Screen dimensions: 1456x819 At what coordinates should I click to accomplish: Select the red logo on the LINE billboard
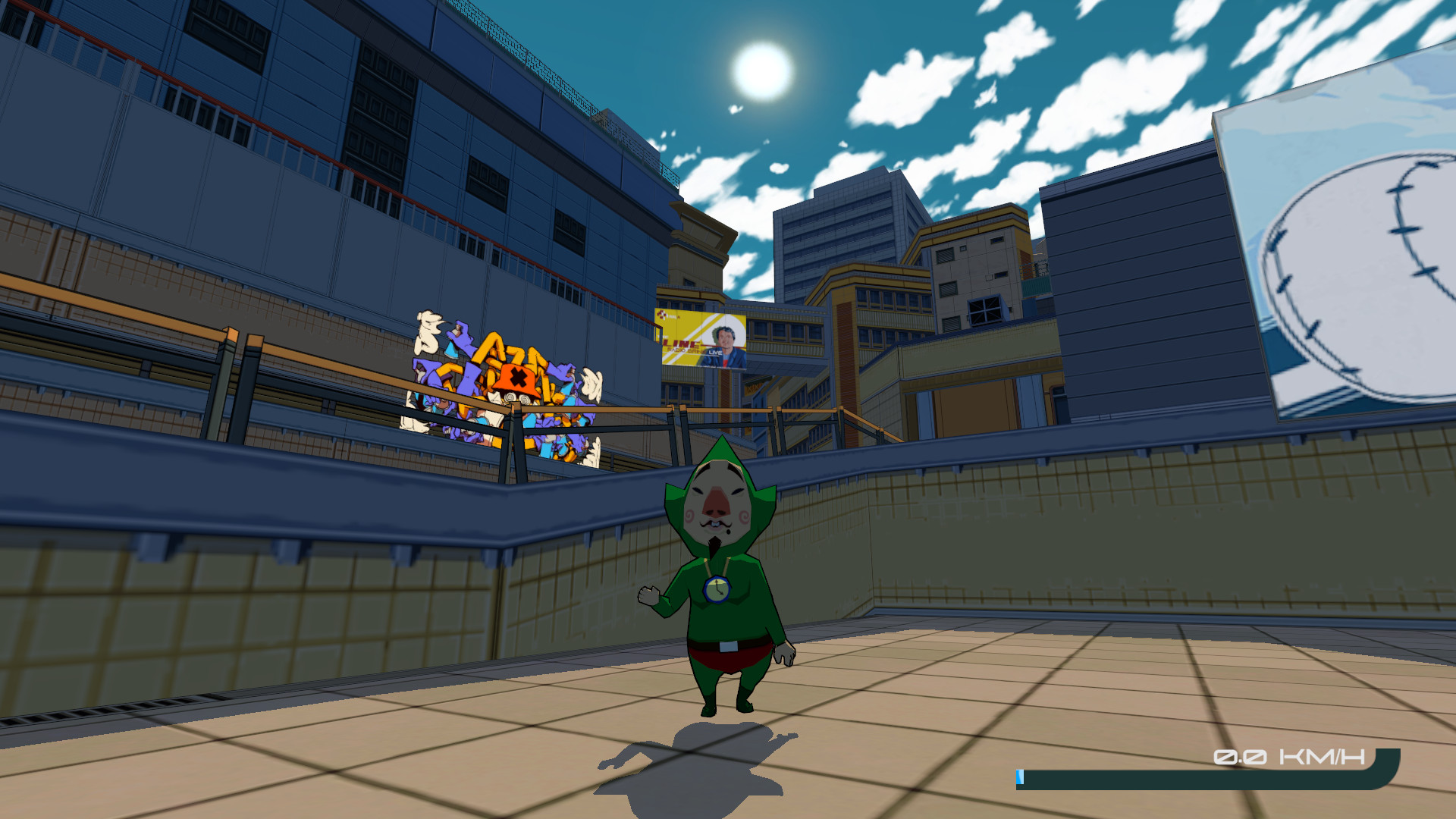(661, 314)
